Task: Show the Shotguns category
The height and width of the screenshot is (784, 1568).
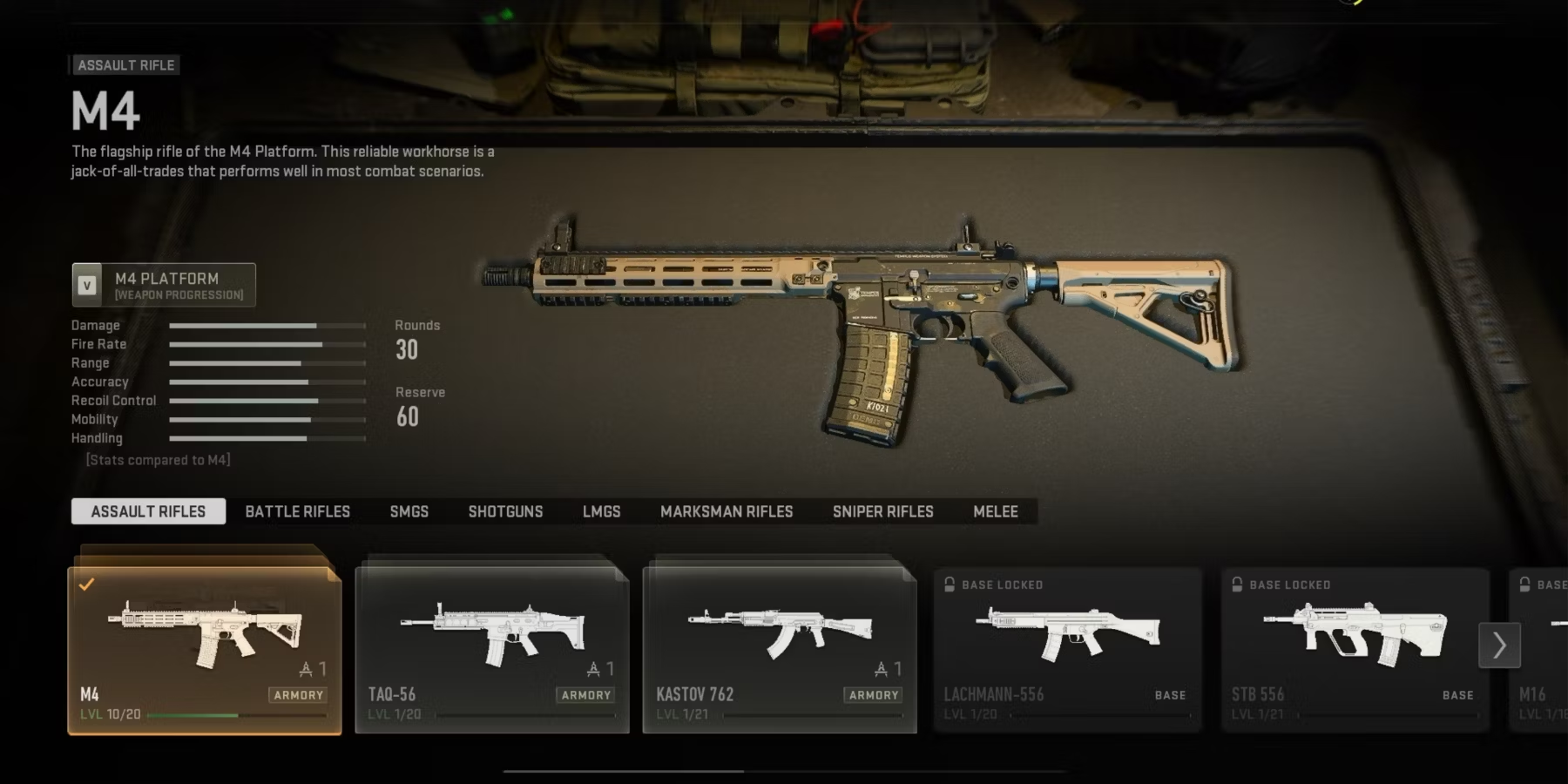Action: click(505, 511)
